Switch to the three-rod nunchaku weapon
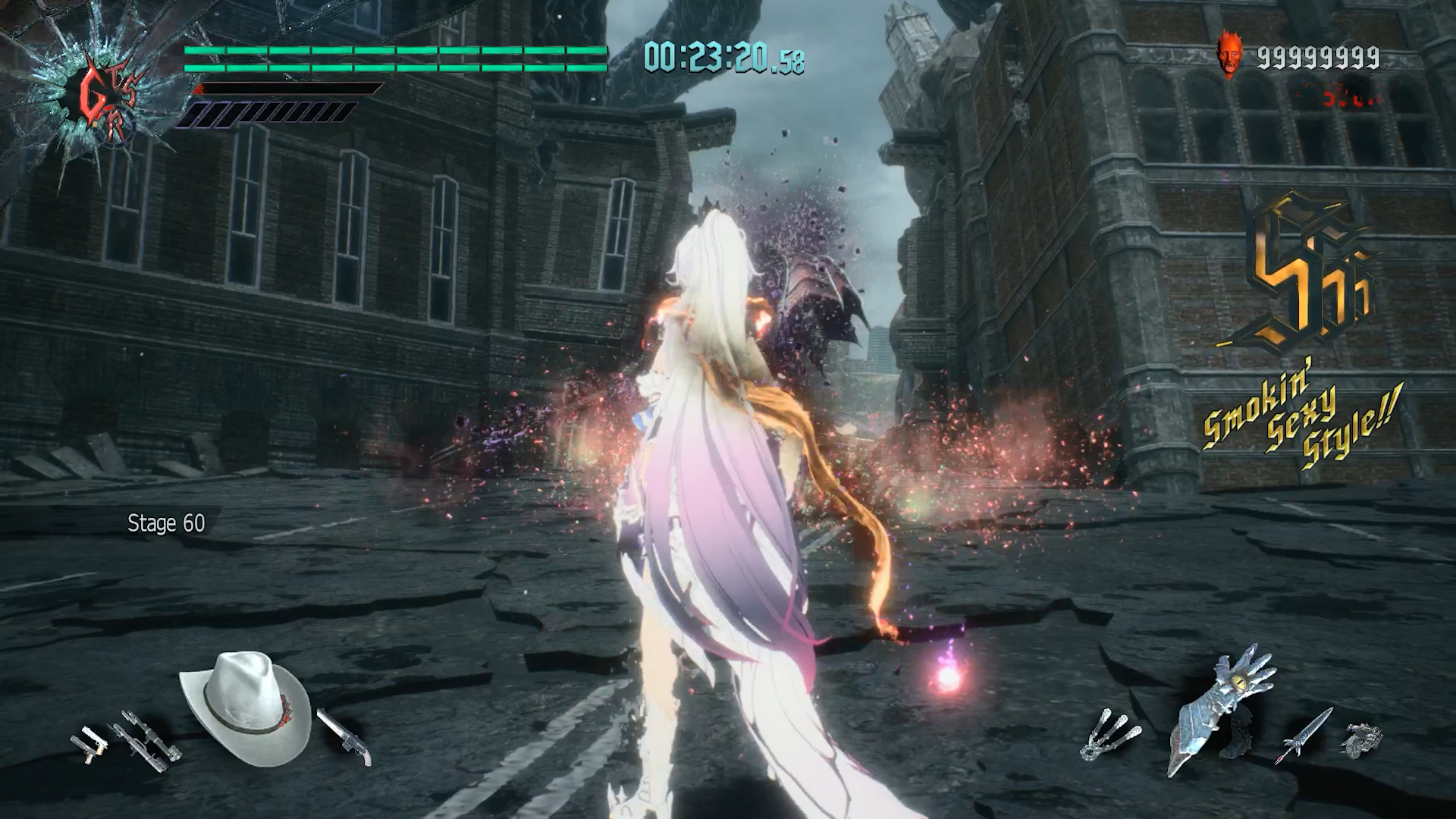Viewport: 1456px width, 819px height. pyautogui.click(x=1109, y=734)
